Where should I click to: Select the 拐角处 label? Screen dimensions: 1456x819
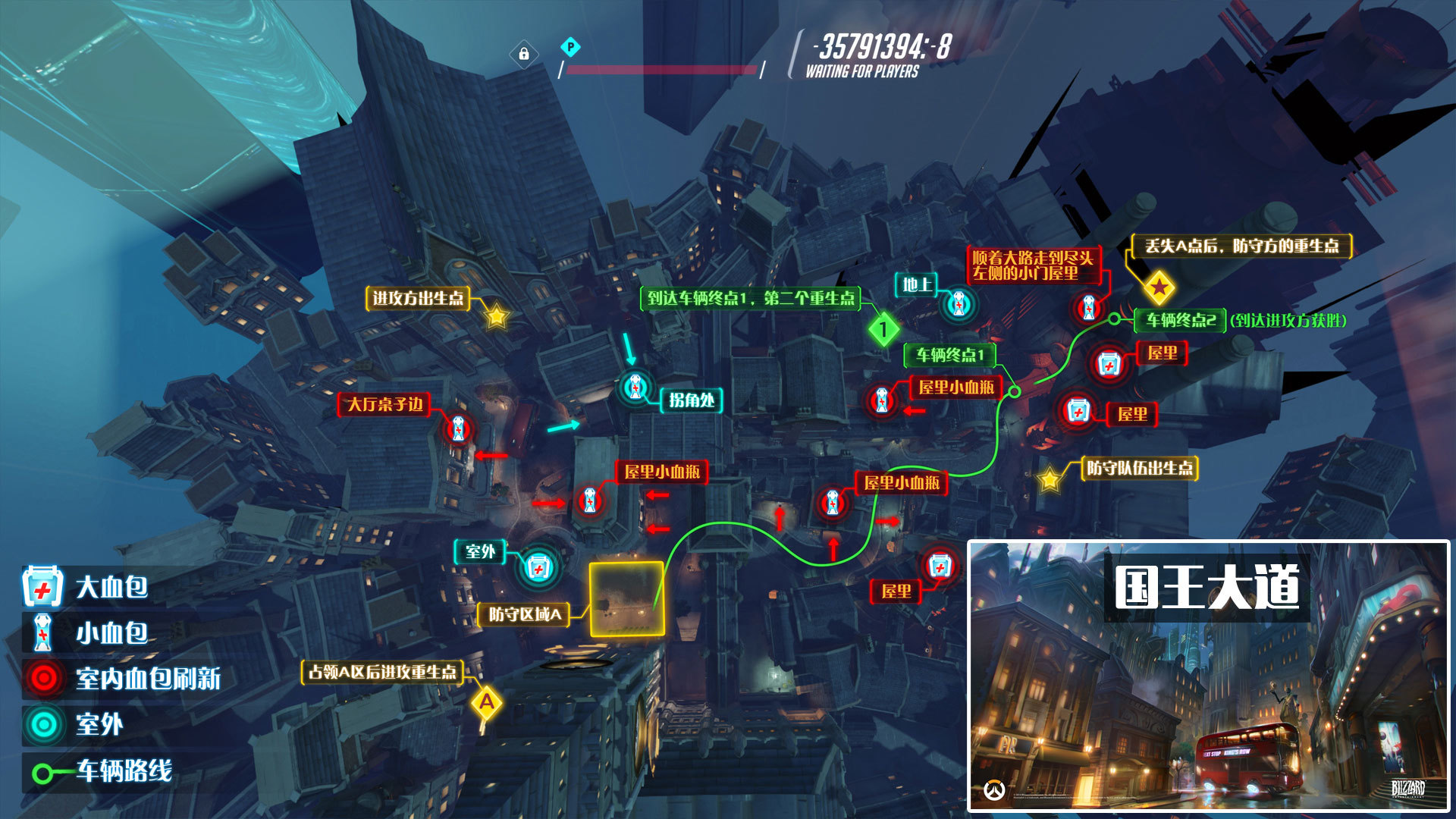[692, 400]
